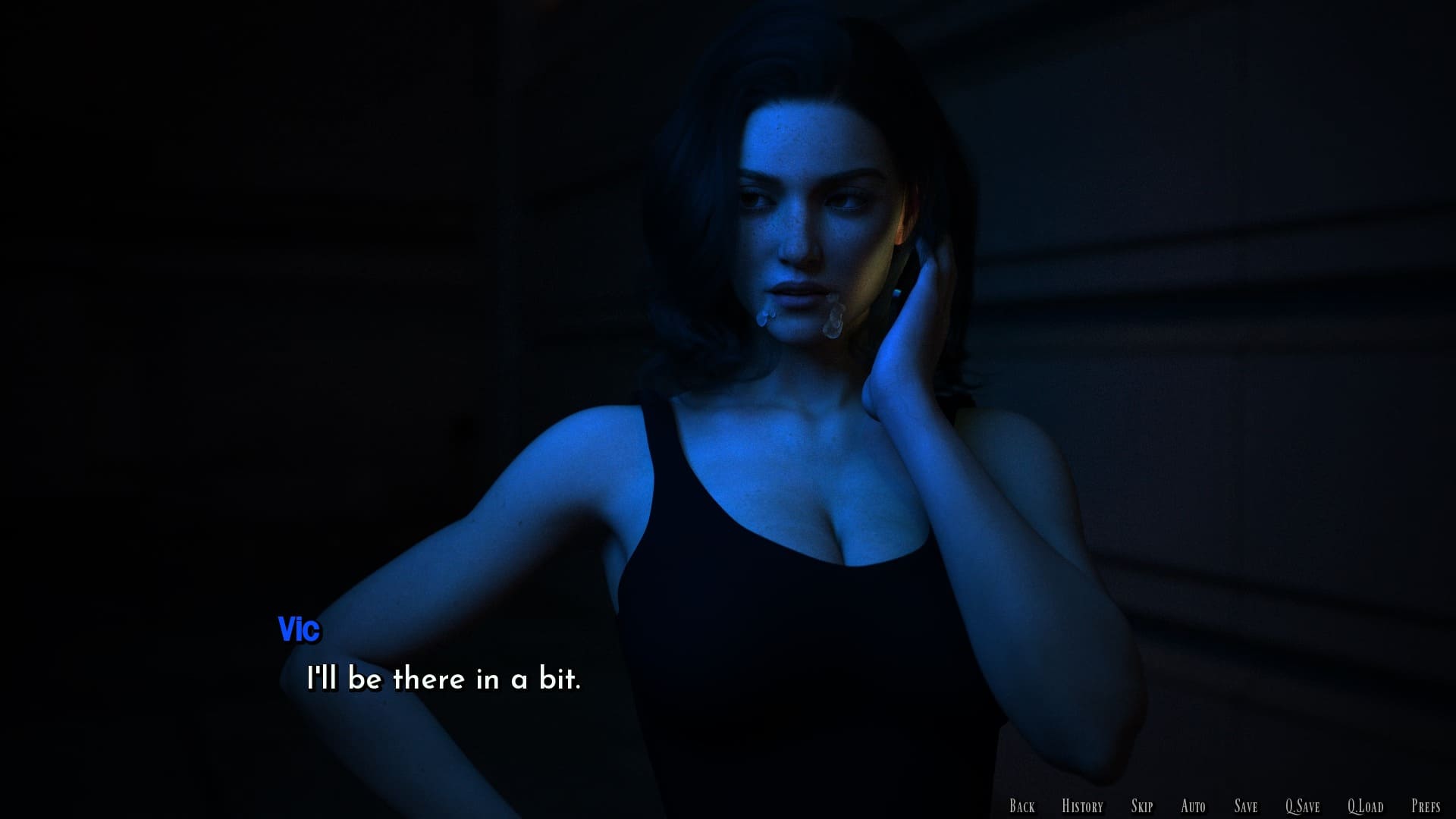Toggle Auto dialogue advance
This screenshot has height=819, width=1456.
(x=1193, y=806)
